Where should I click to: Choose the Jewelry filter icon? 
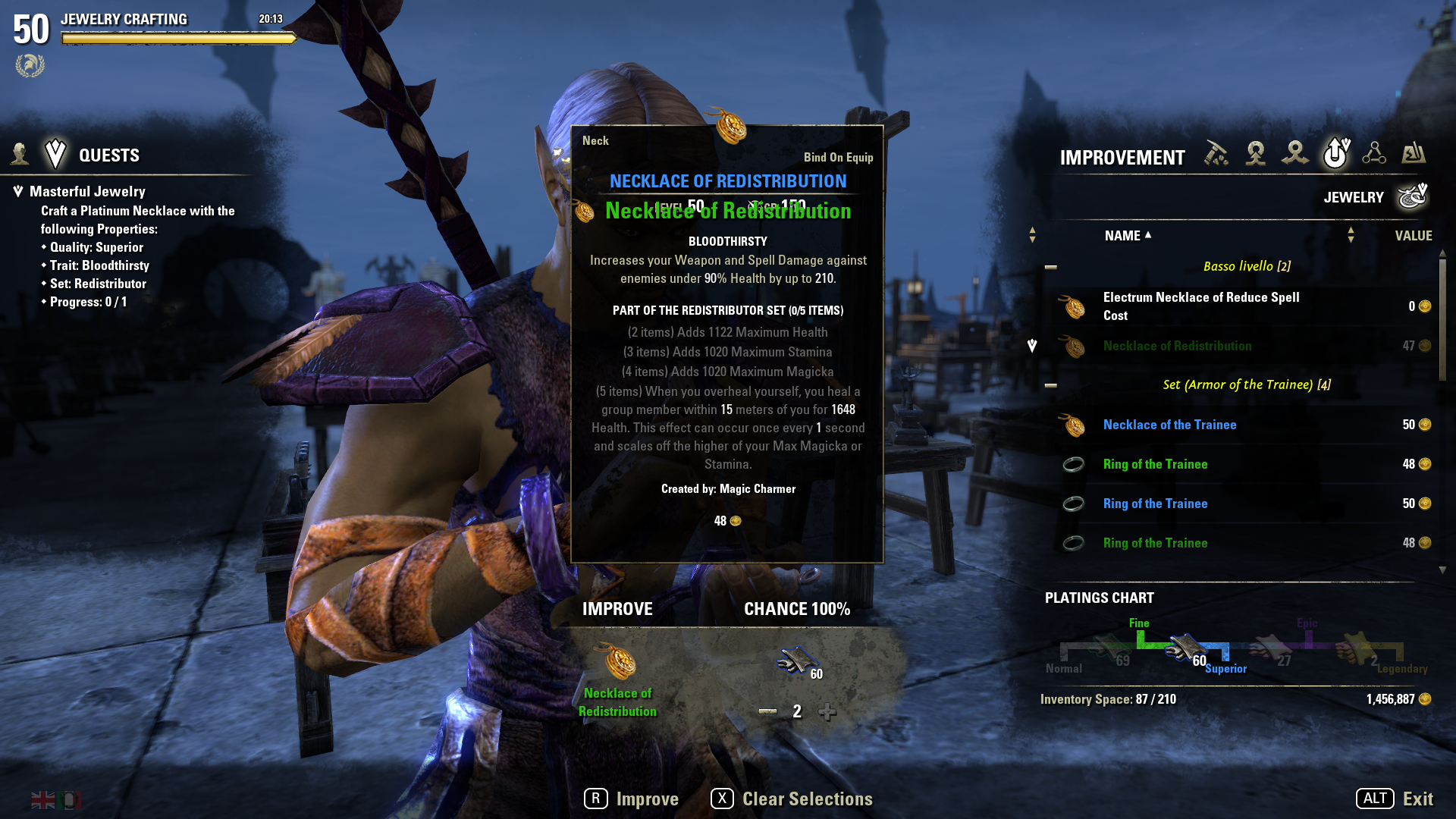pos(1413,196)
